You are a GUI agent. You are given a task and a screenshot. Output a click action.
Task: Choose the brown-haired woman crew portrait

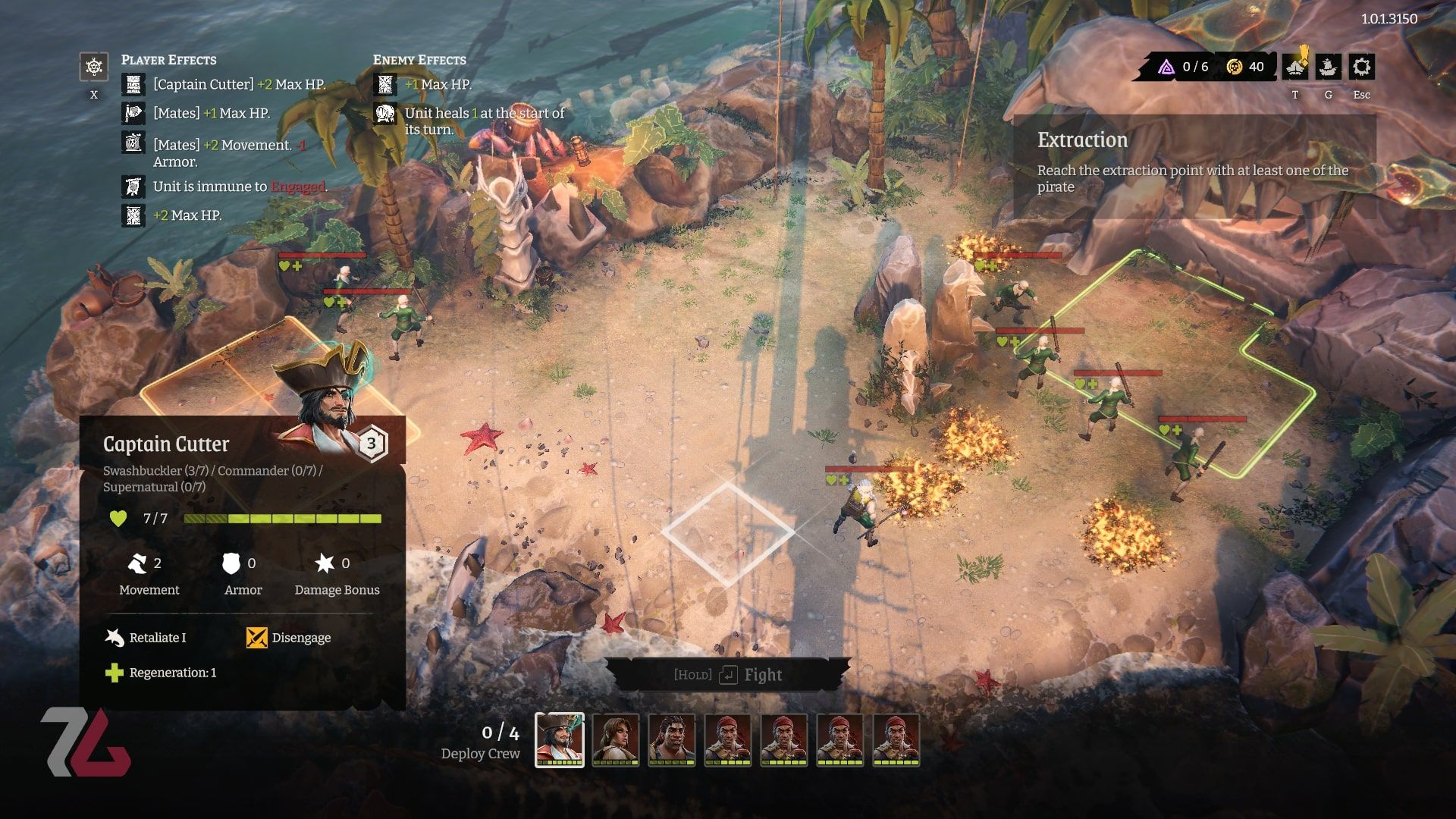pos(616,739)
